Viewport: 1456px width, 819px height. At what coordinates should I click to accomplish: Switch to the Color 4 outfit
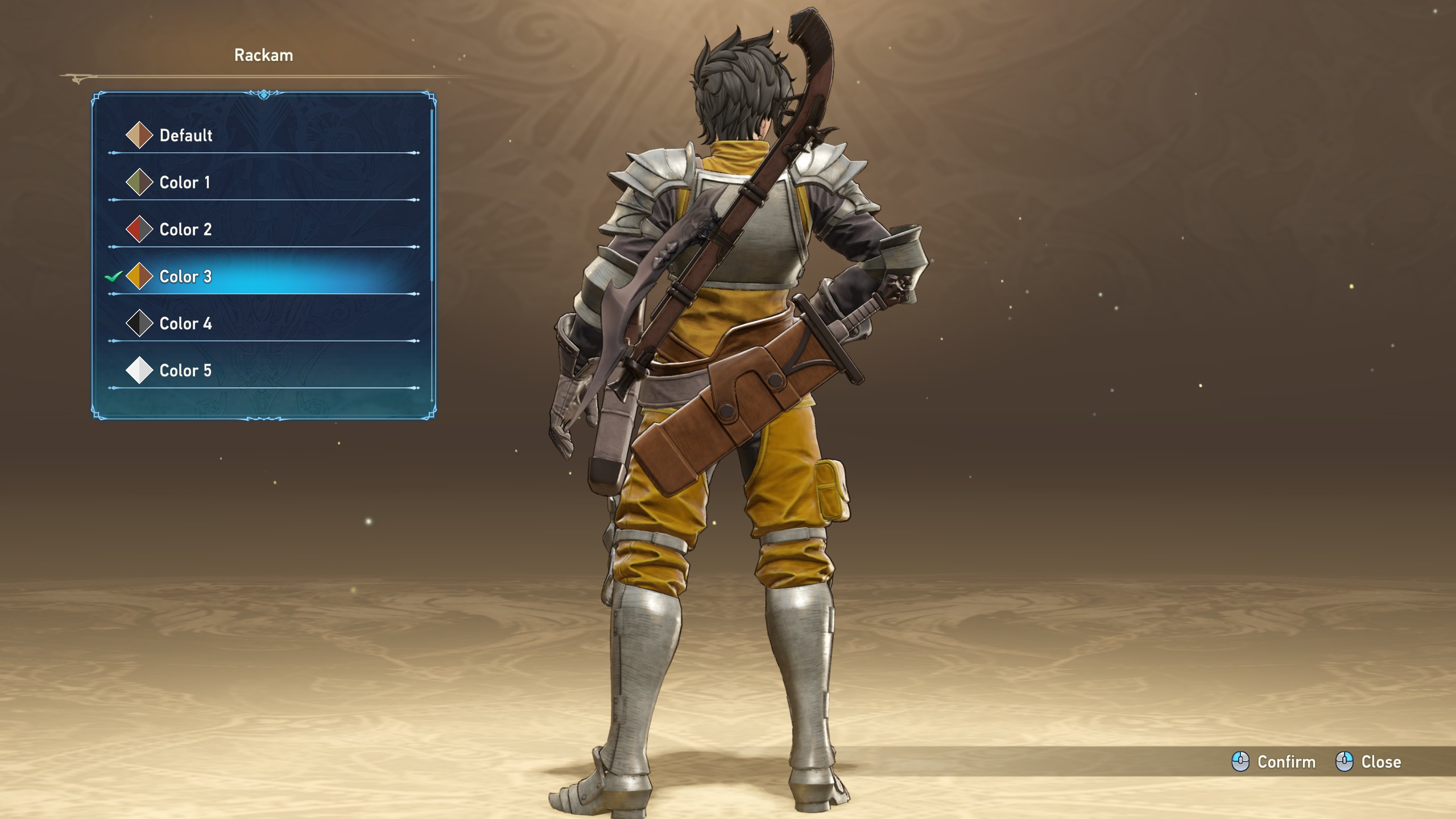(185, 324)
